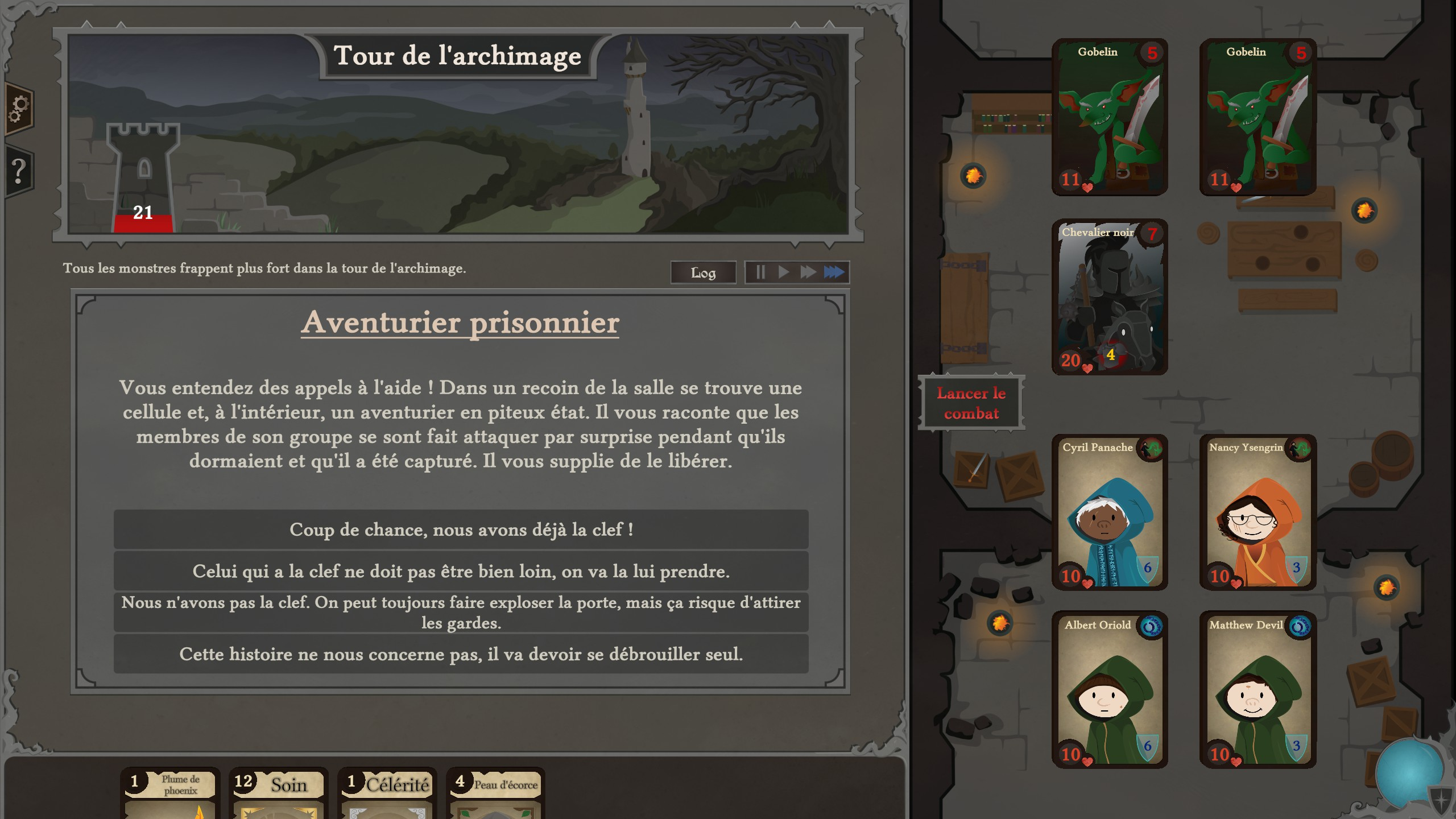This screenshot has width=1456, height=819.
Task: Select Cyril Panache's hero card
Action: click(1109, 512)
